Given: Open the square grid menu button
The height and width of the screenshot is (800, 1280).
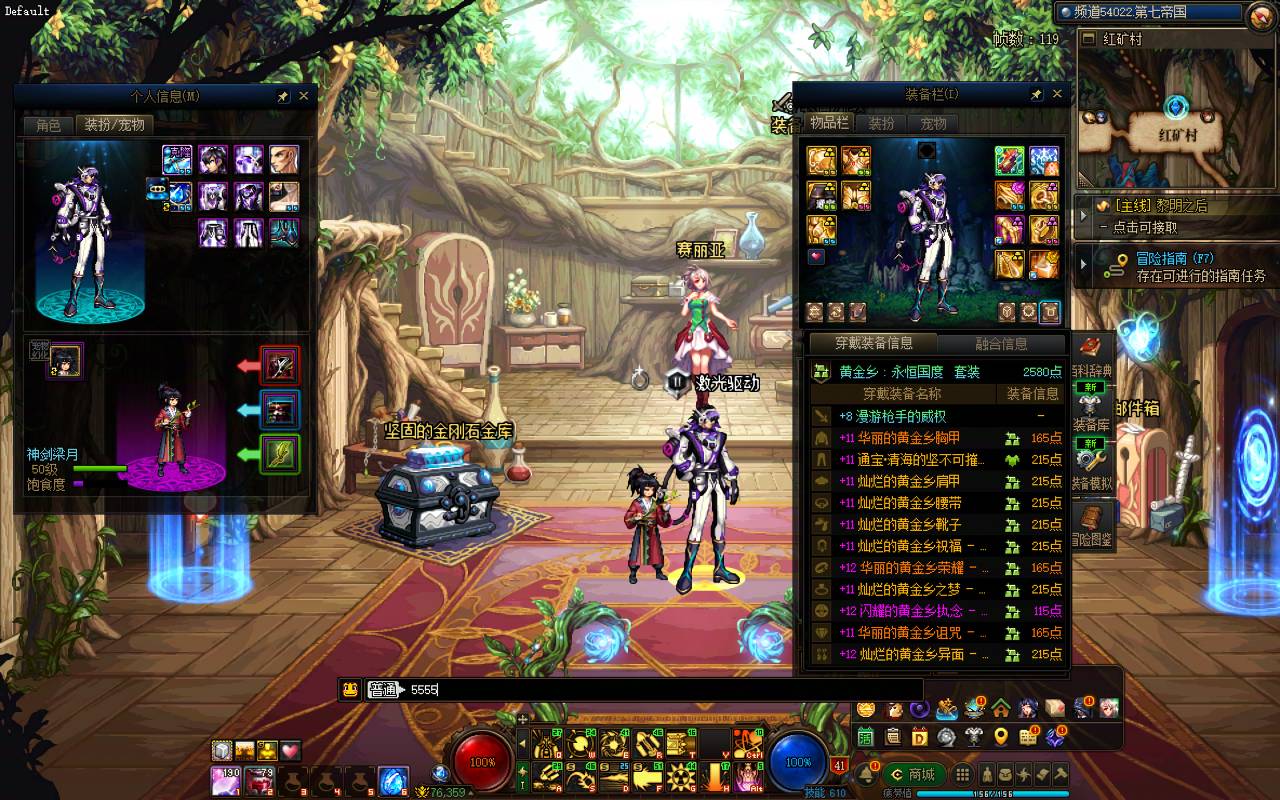Looking at the screenshot, I should click(x=962, y=775).
